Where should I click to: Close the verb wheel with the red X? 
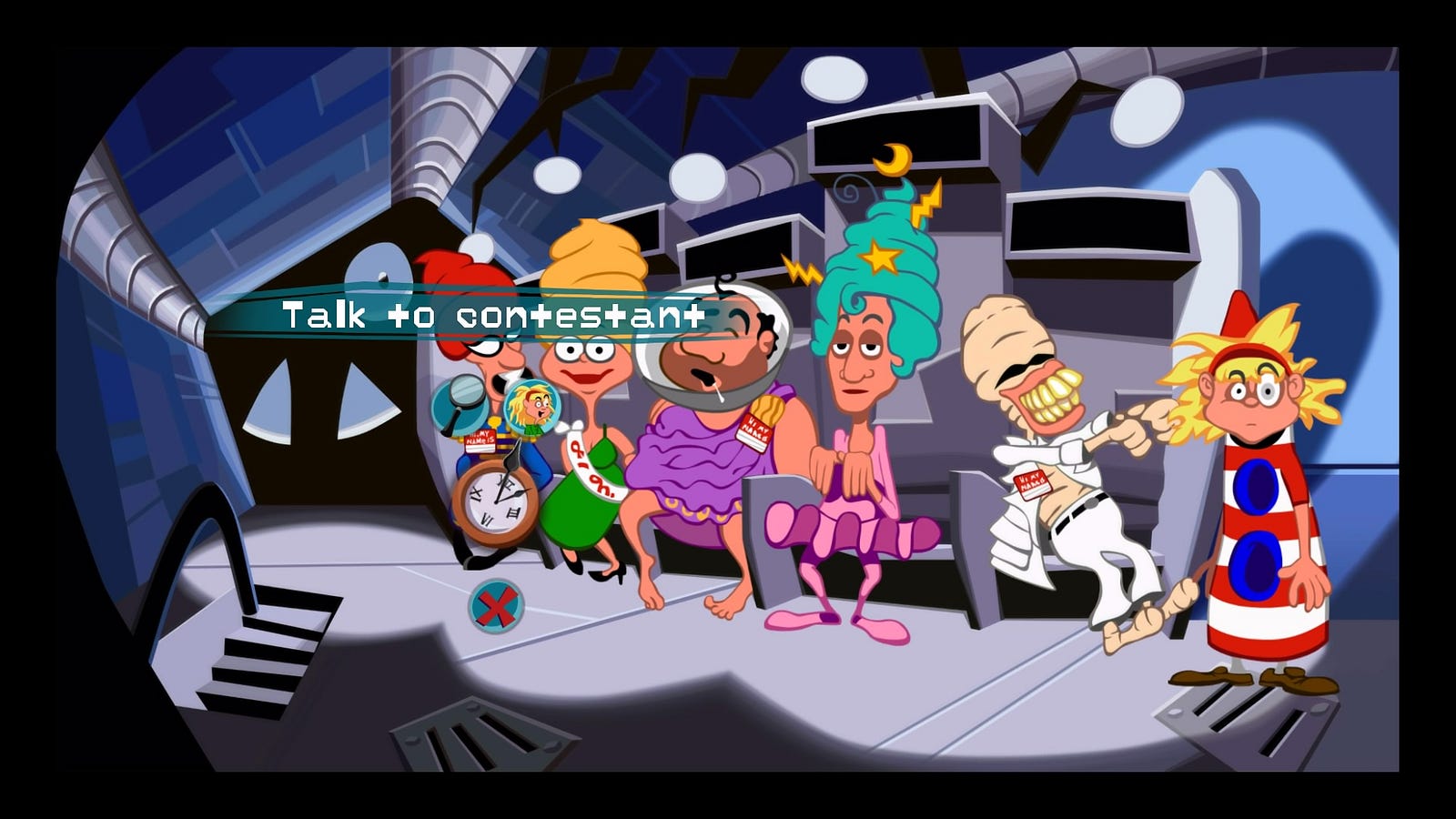click(496, 606)
